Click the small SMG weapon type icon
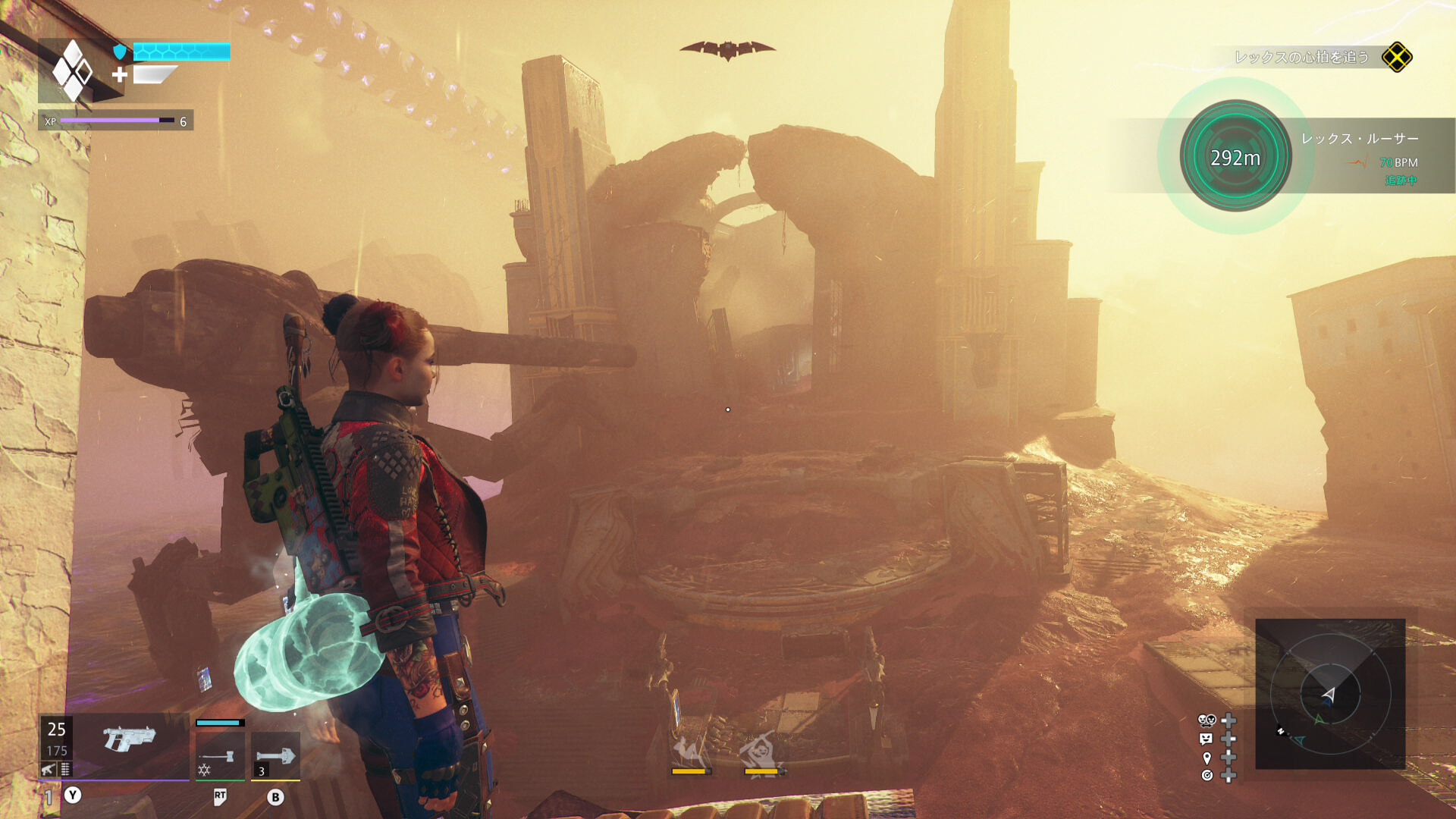This screenshot has height=819, width=1456. (49, 770)
